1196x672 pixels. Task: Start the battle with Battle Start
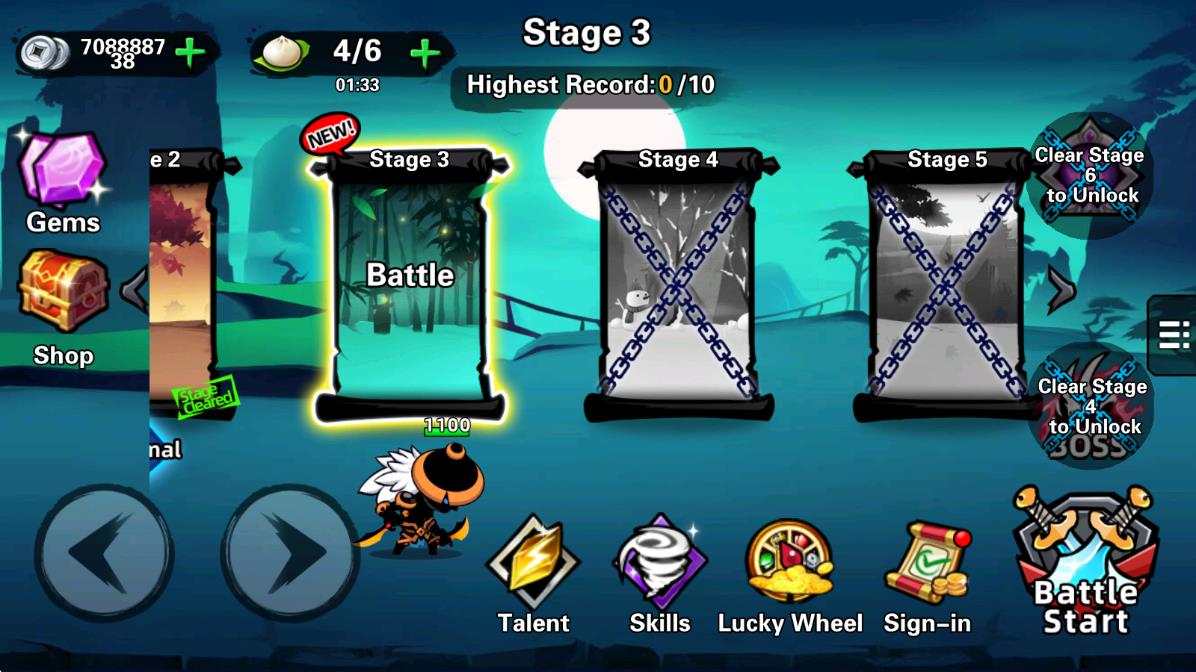point(1086,567)
